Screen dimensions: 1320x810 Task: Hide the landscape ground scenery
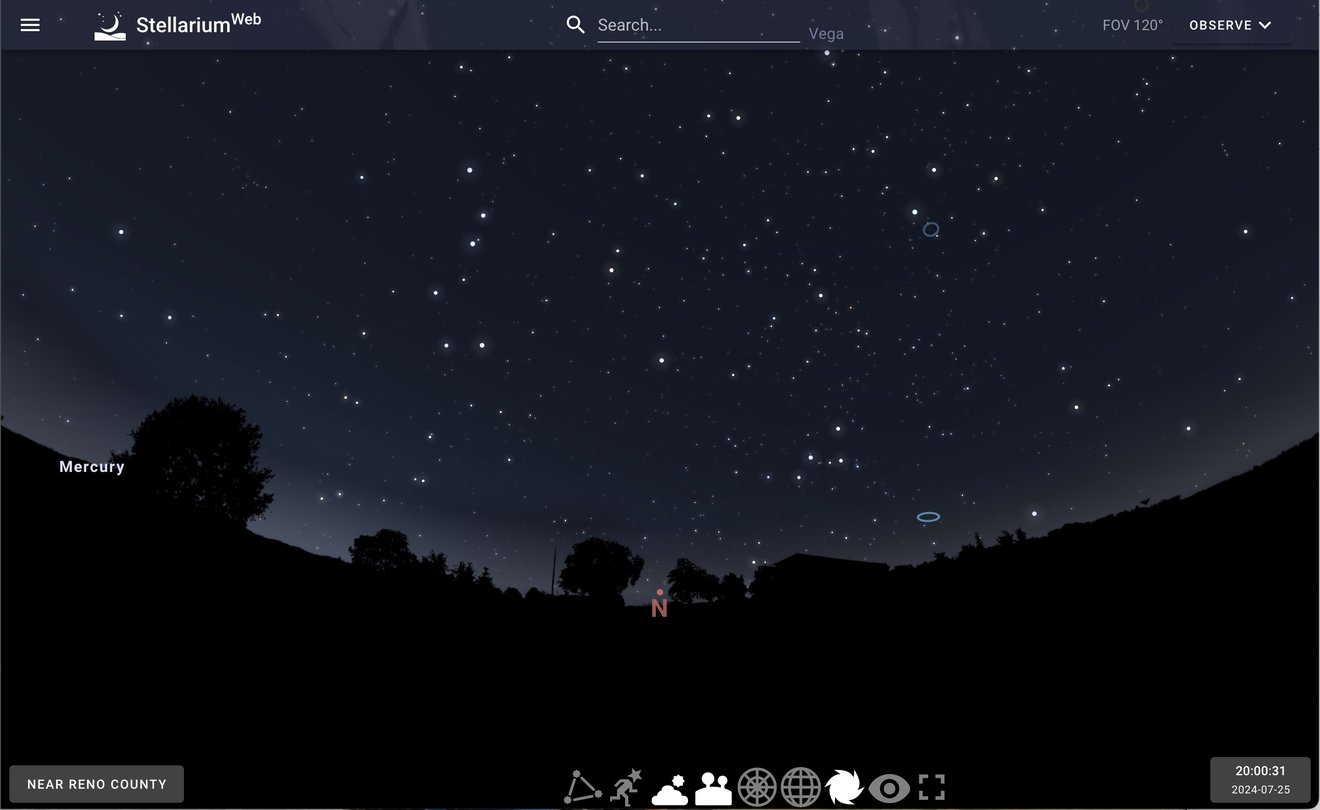(712, 789)
